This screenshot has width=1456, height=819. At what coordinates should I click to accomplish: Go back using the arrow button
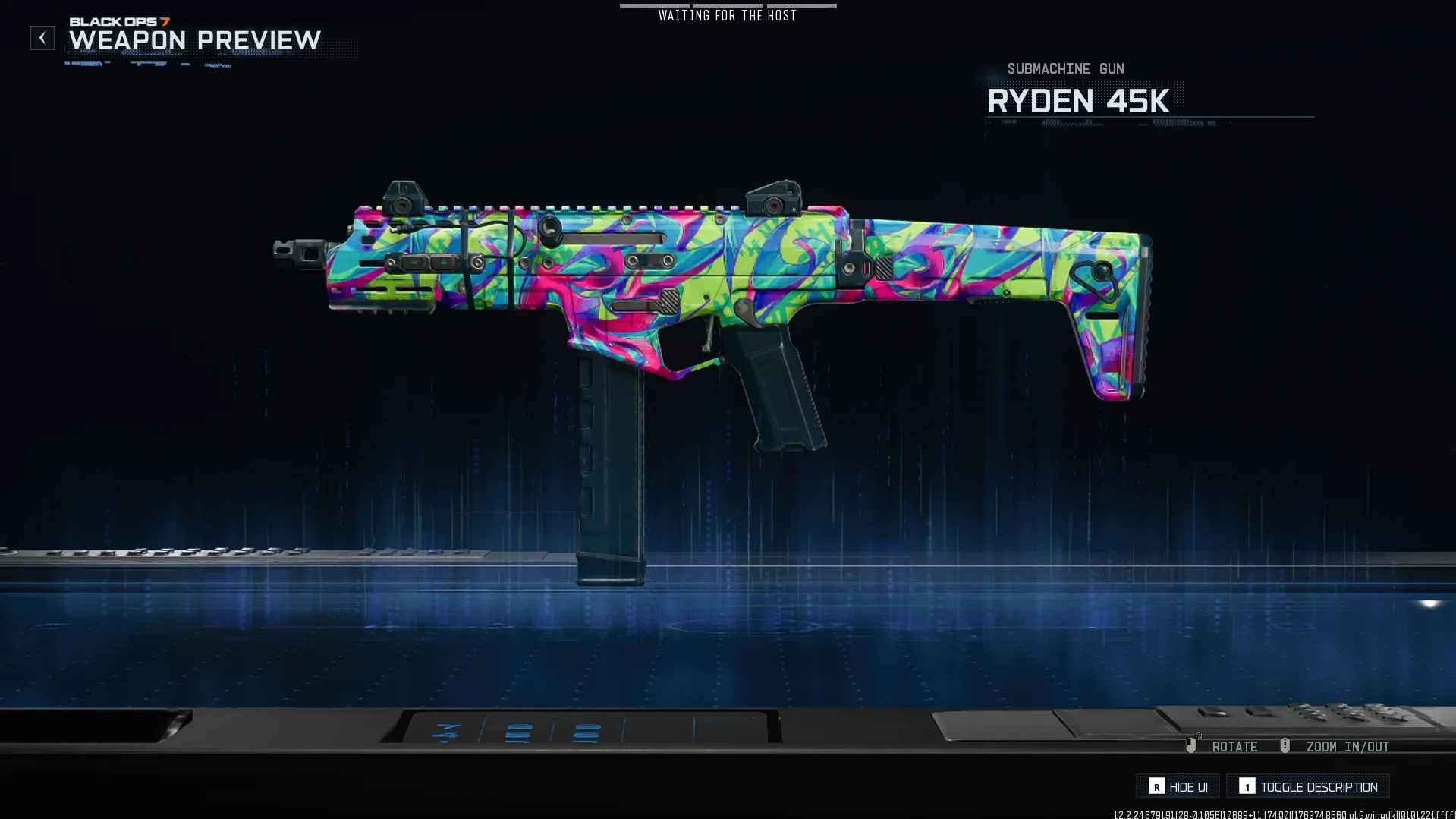point(42,38)
